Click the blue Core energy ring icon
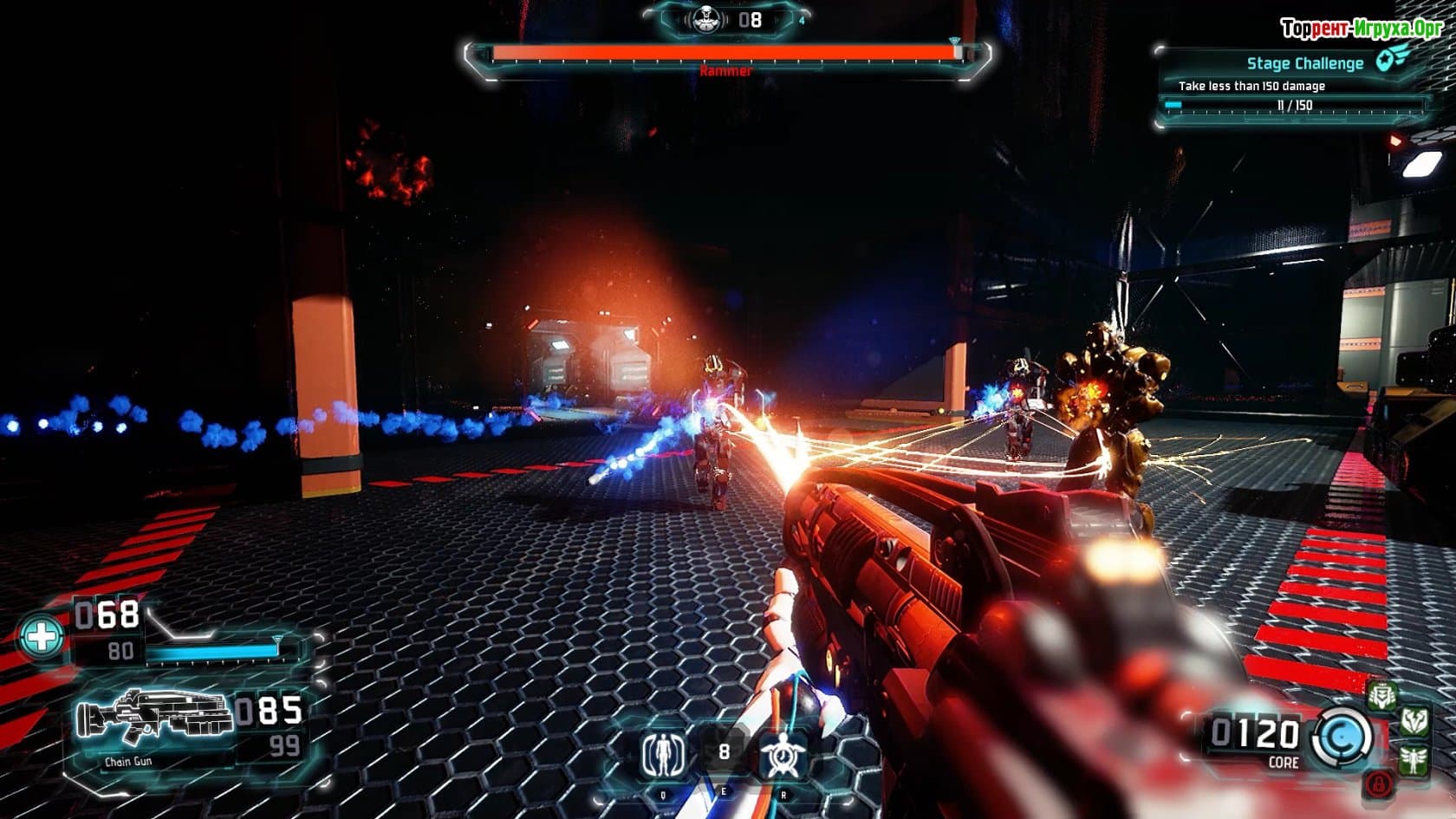The image size is (1456, 819). pos(1342,738)
